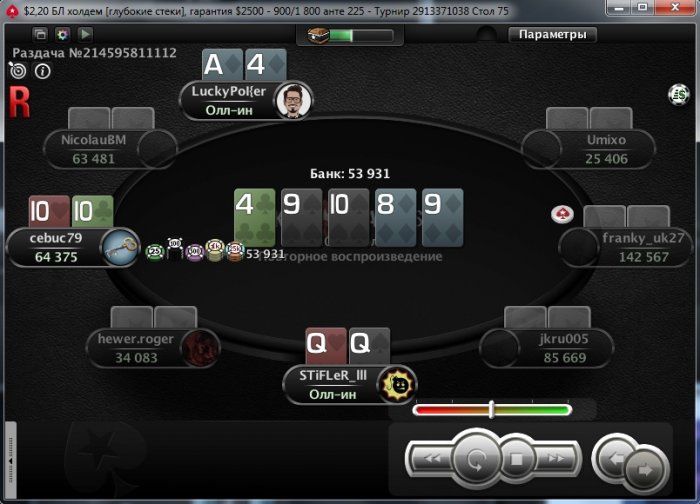Adjust the red-green replay speed slider
The image size is (700, 504).
click(x=491, y=409)
